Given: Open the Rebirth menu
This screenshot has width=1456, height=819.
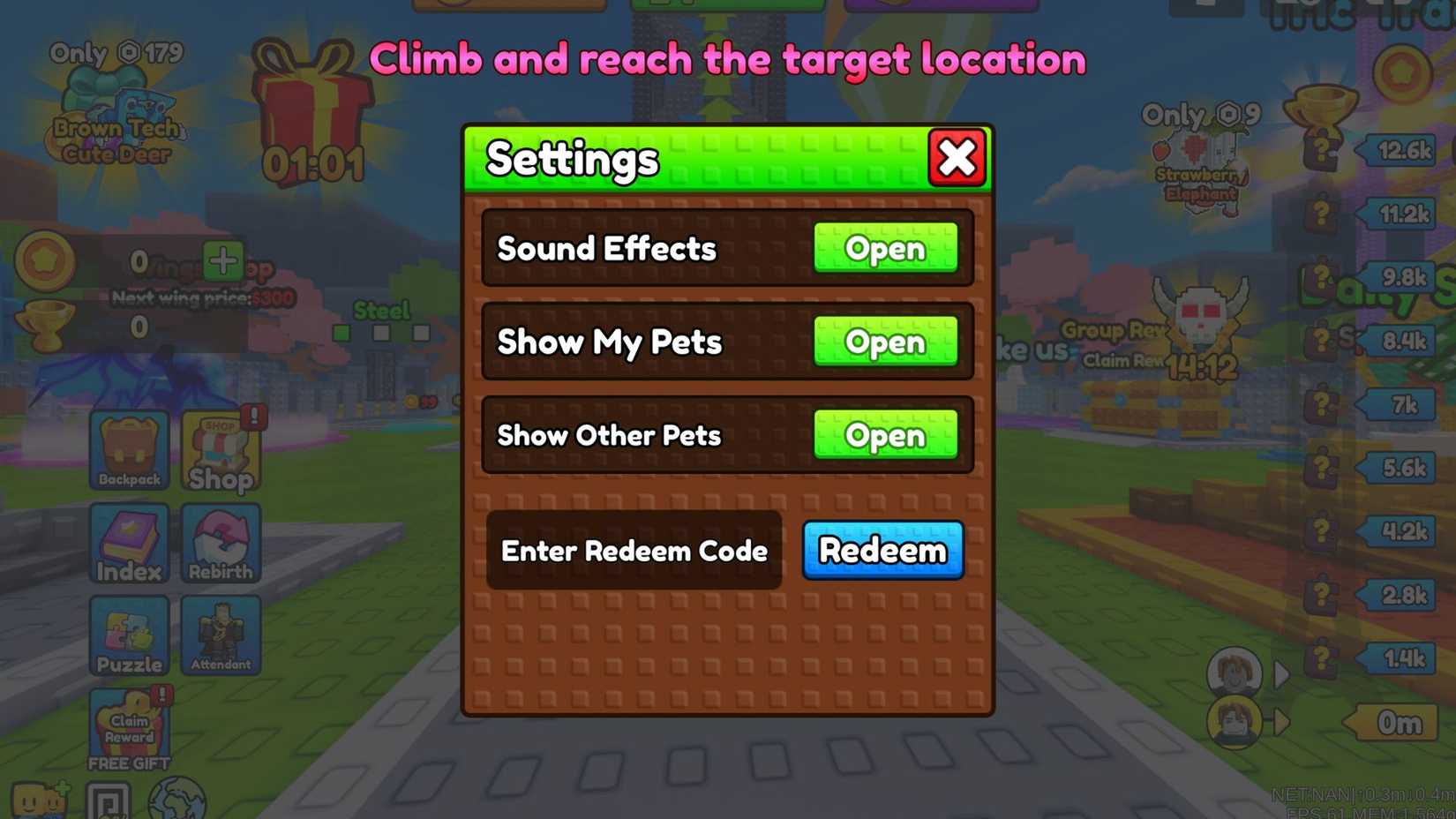Looking at the screenshot, I should click(x=221, y=543).
